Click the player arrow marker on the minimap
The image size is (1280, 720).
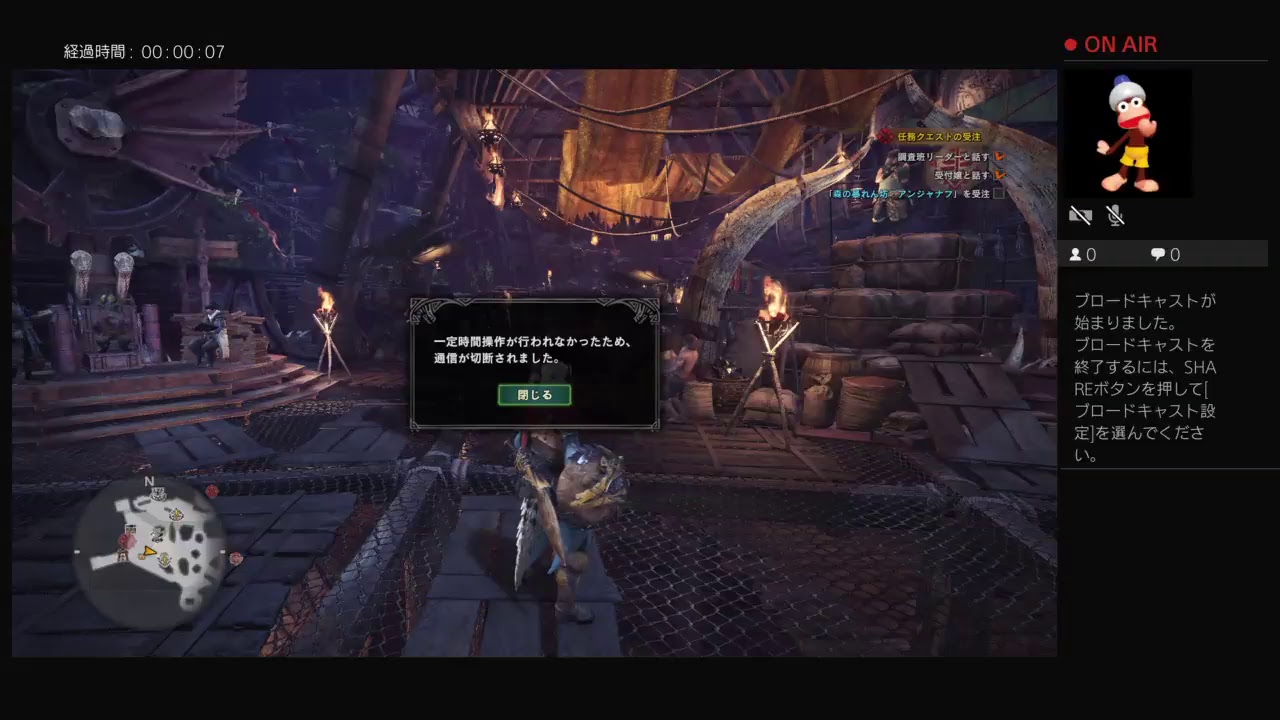(x=149, y=551)
